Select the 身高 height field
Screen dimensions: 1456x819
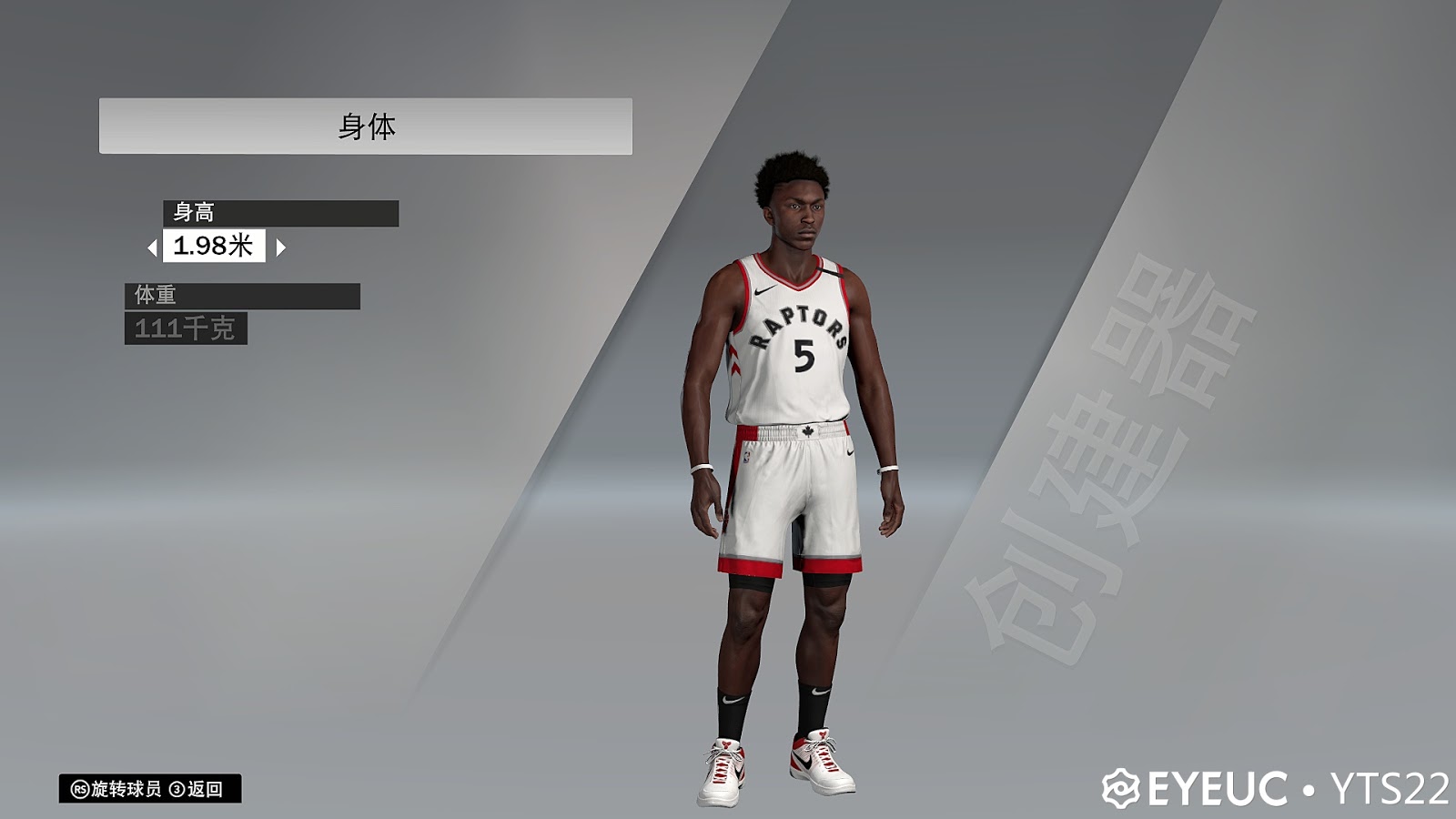click(191, 210)
